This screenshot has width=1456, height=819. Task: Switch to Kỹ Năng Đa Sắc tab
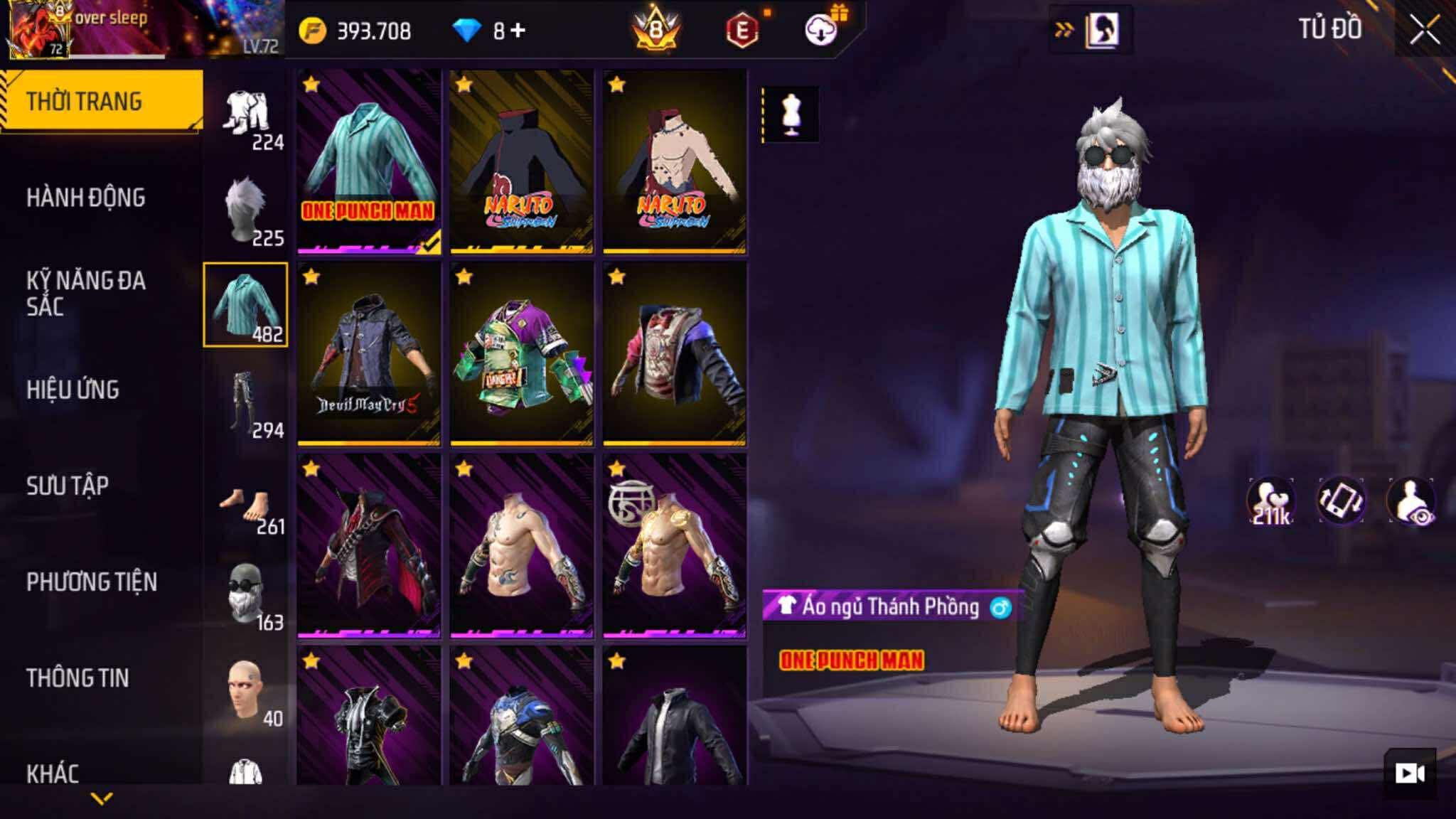click(86, 294)
